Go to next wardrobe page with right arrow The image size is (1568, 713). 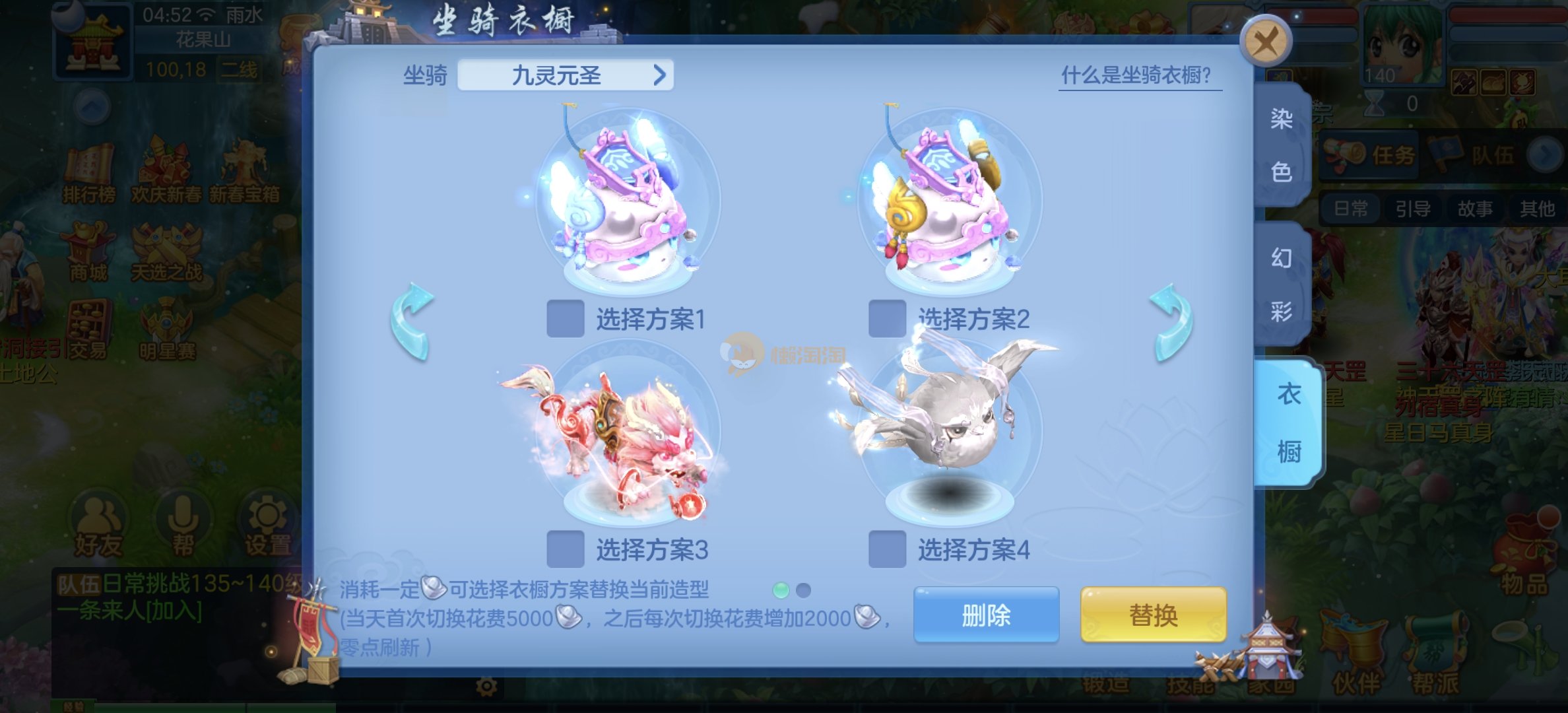coord(1171,322)
